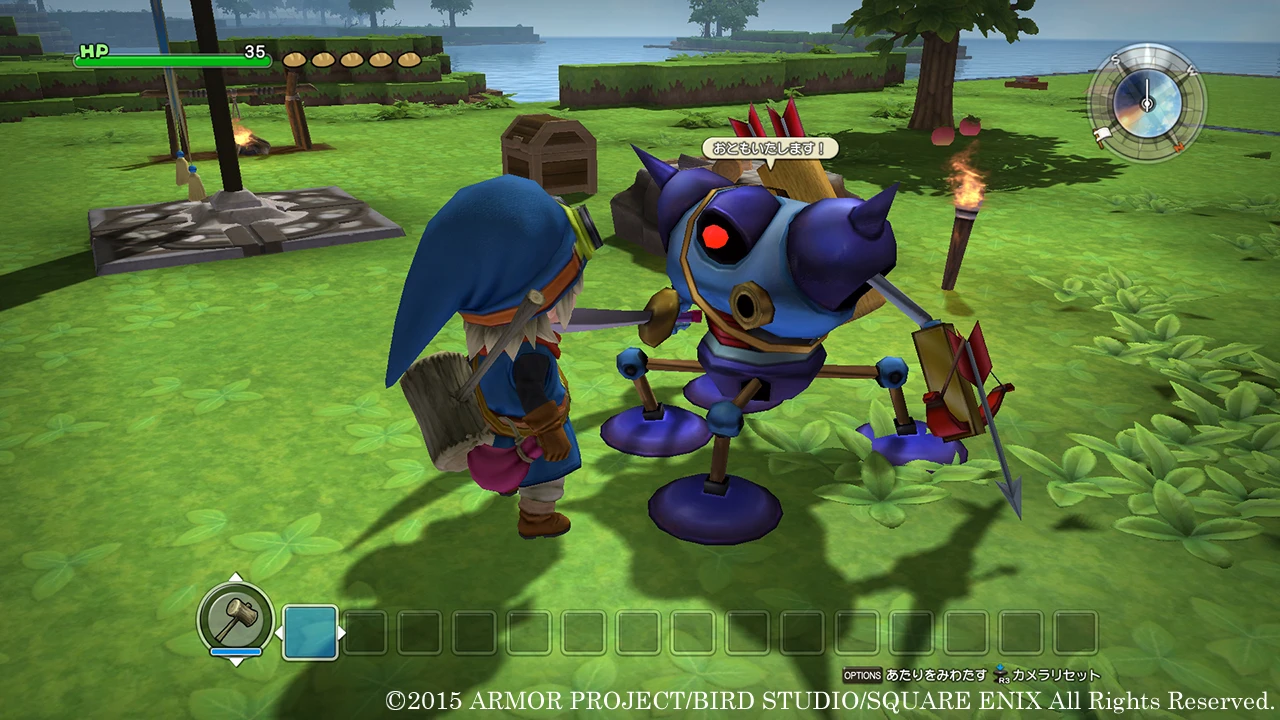Click the OPTIONS button prompt icon
Viewport: 1280px width, 720px height.
pyautogui.click(x=863, y=673)
